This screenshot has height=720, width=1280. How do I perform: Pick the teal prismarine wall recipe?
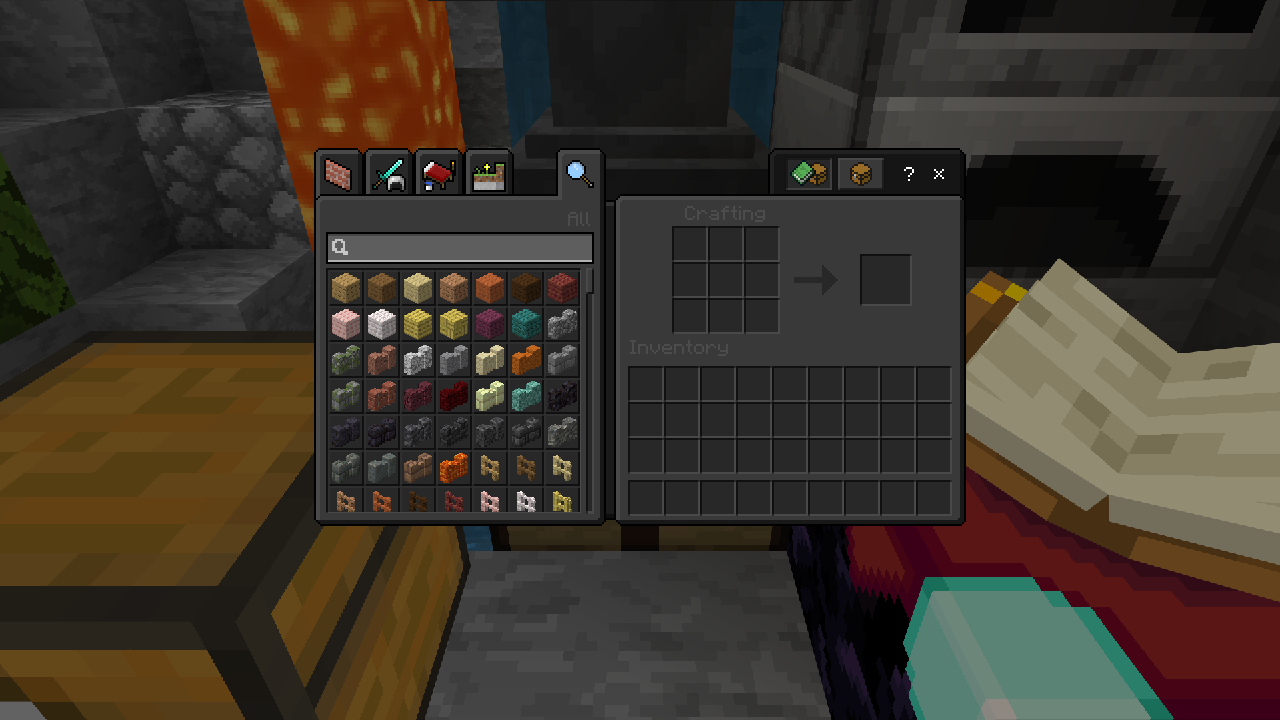point(526,396)
